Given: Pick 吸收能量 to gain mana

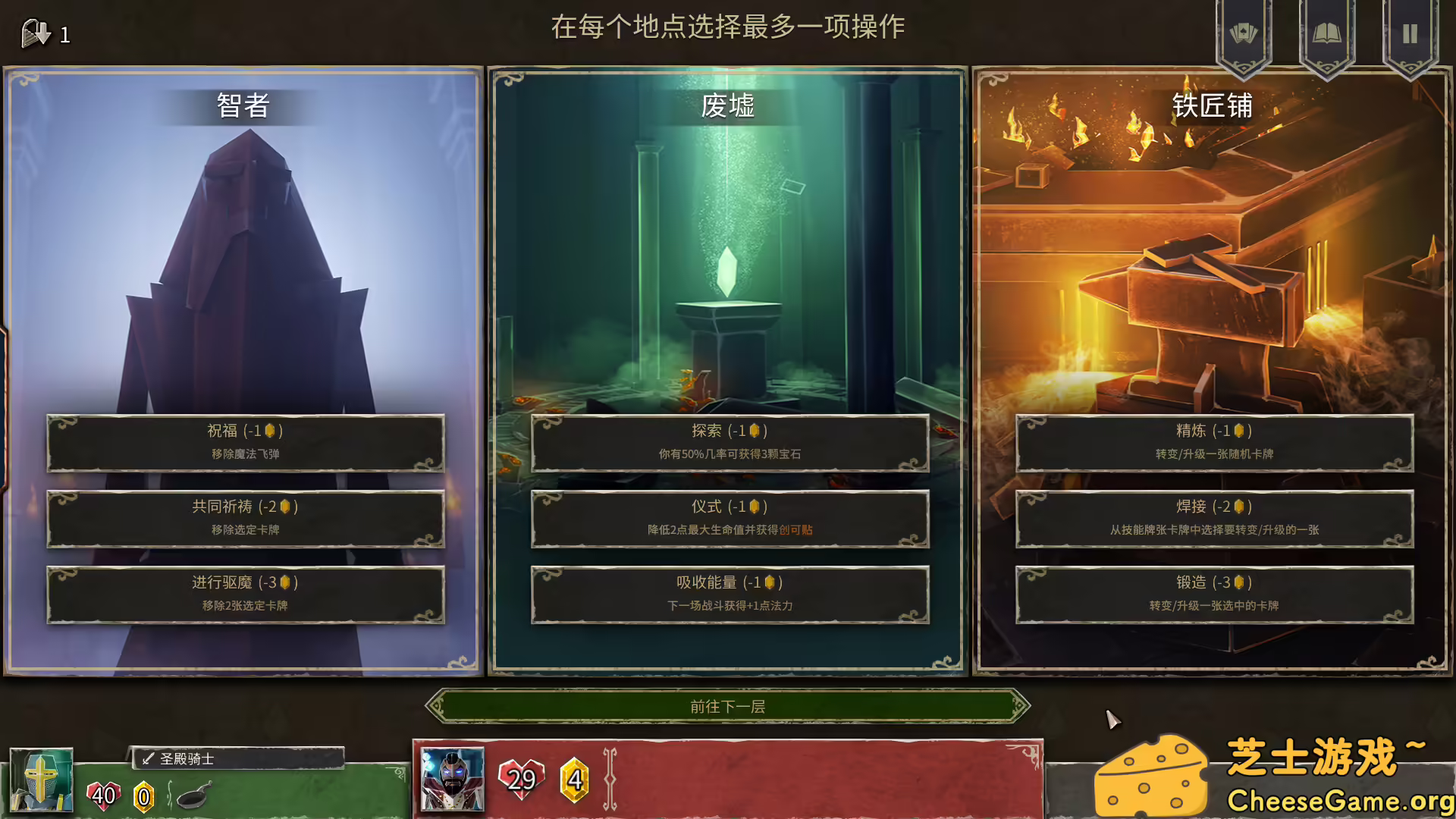Looking at the screenshot, I should (x=730, y=594).
